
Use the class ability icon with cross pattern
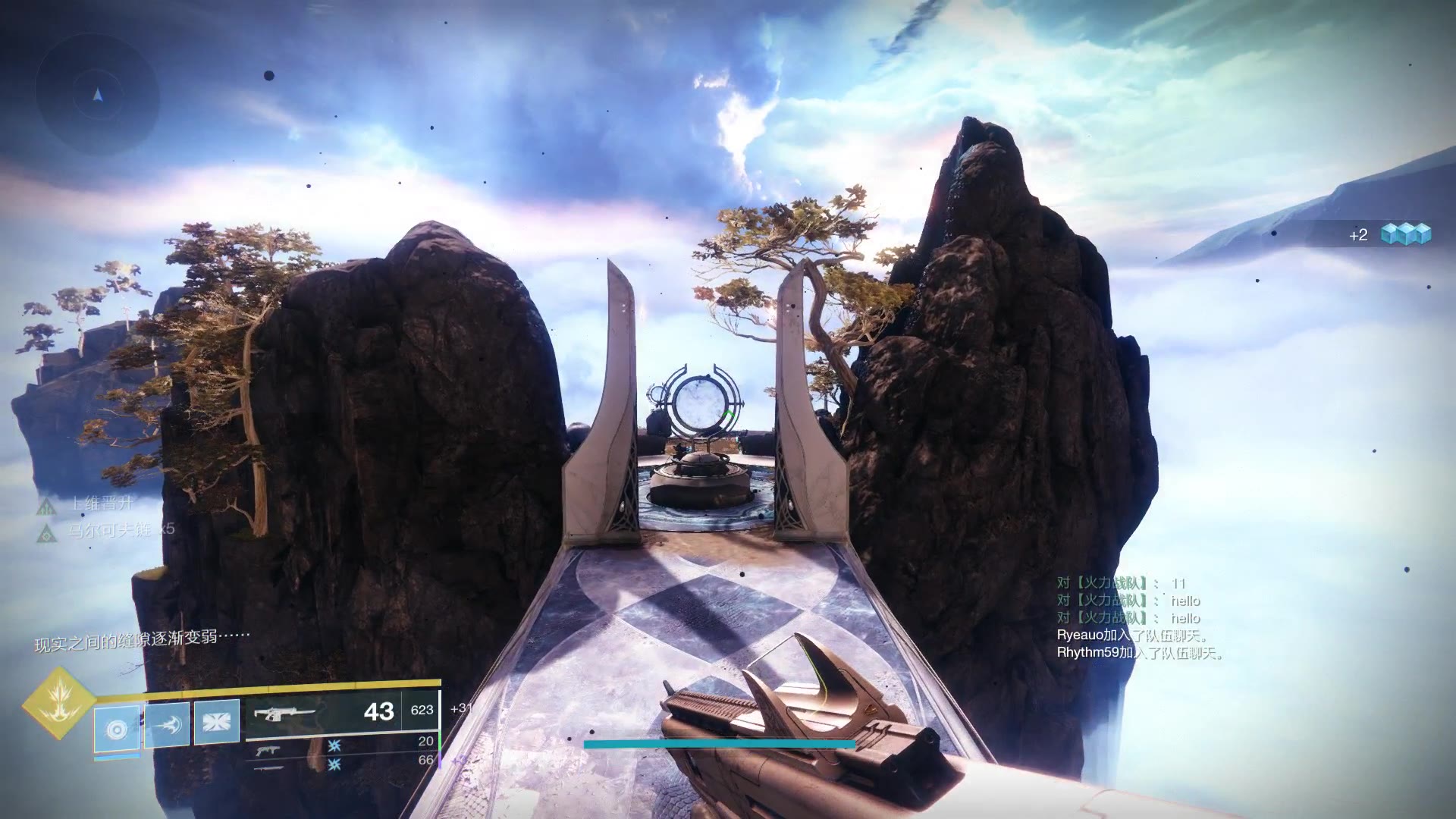217,721
